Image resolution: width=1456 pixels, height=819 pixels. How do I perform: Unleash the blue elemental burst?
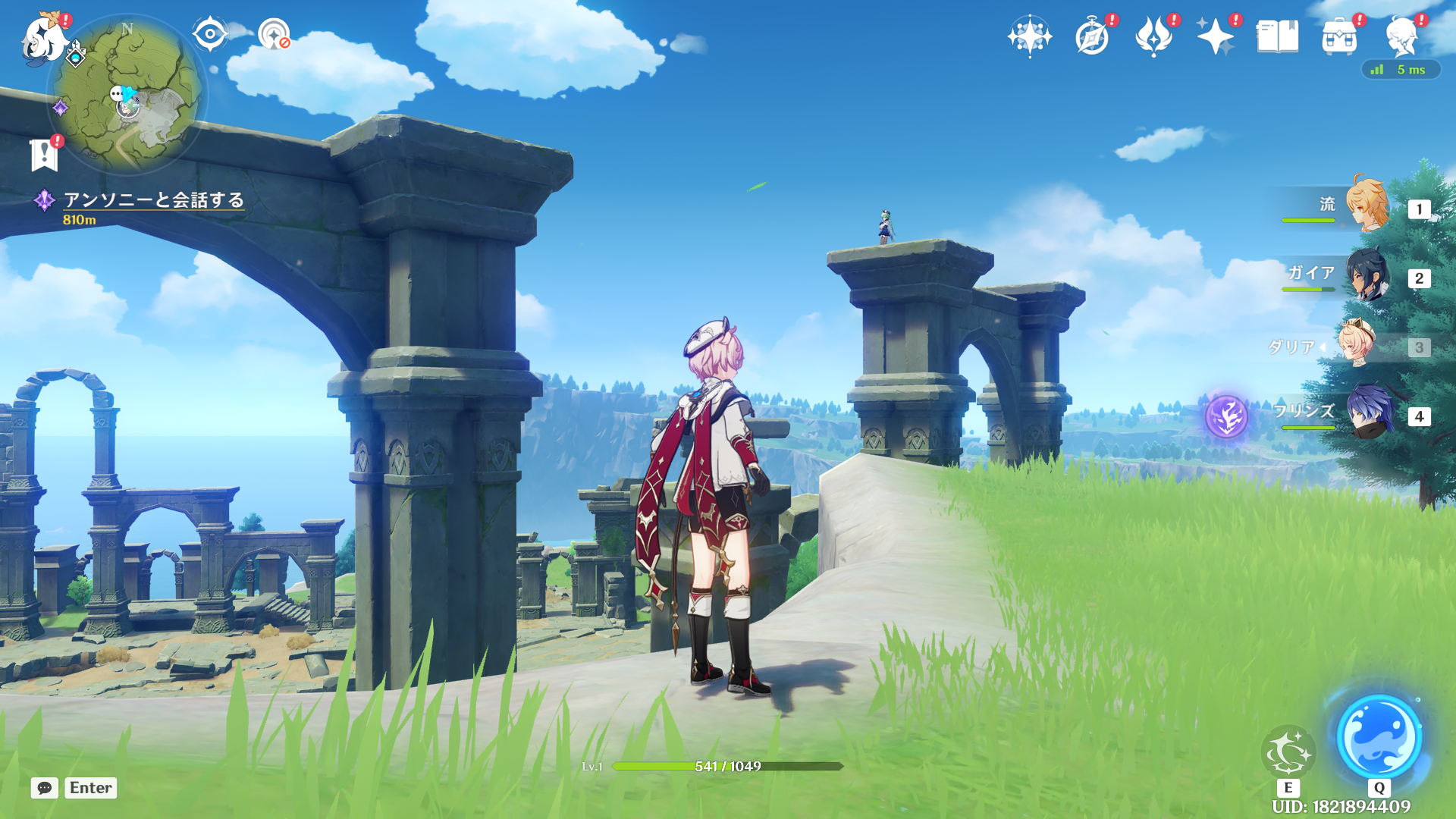tap(1379, 737)
